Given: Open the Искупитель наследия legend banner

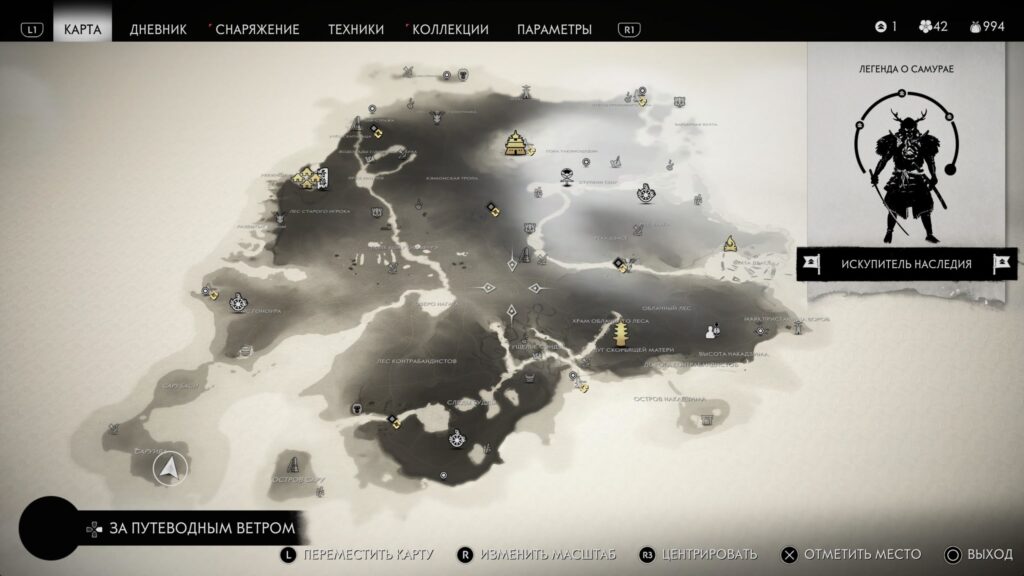Looking at the screenshot, I should point(906,264).
